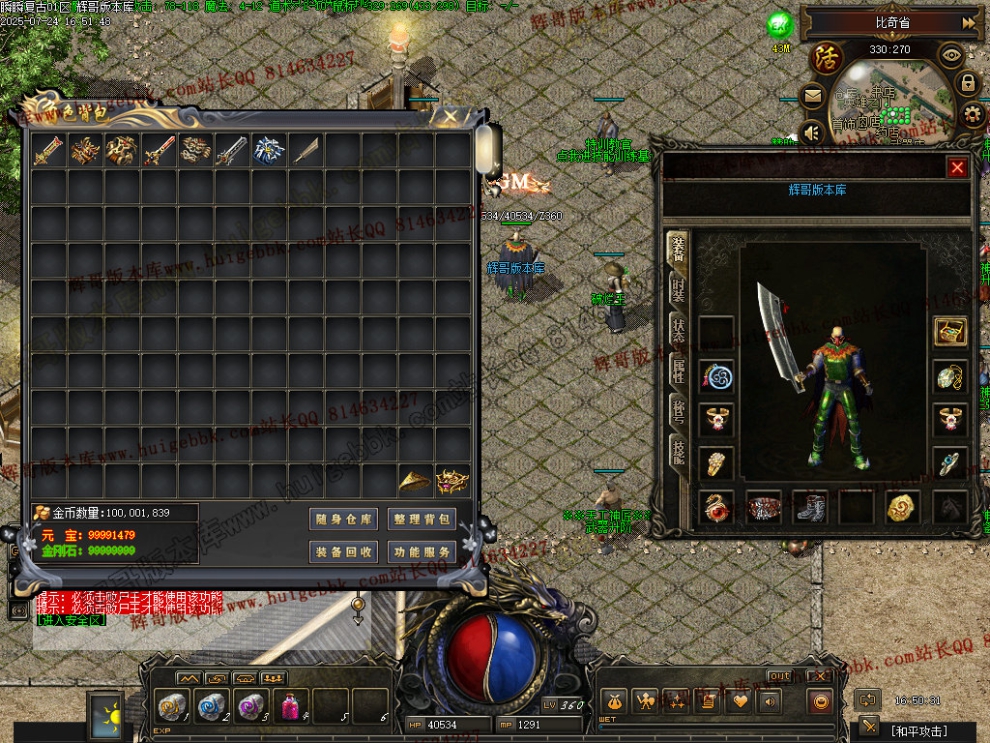This screenshot has width=990, height=743.
Task: Close the backpack window
Action: (450, 117)
